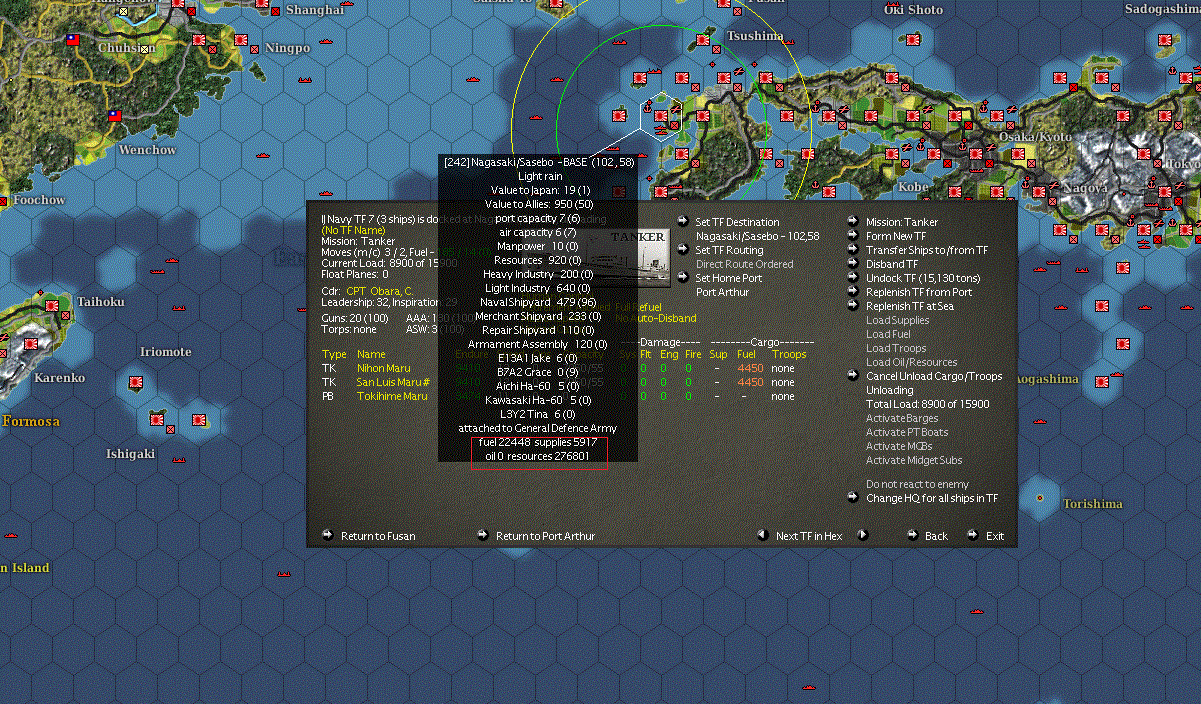The height and width of the screenshot is (704, 1201).
Task: Exit the task force panel
Action: 994,536
